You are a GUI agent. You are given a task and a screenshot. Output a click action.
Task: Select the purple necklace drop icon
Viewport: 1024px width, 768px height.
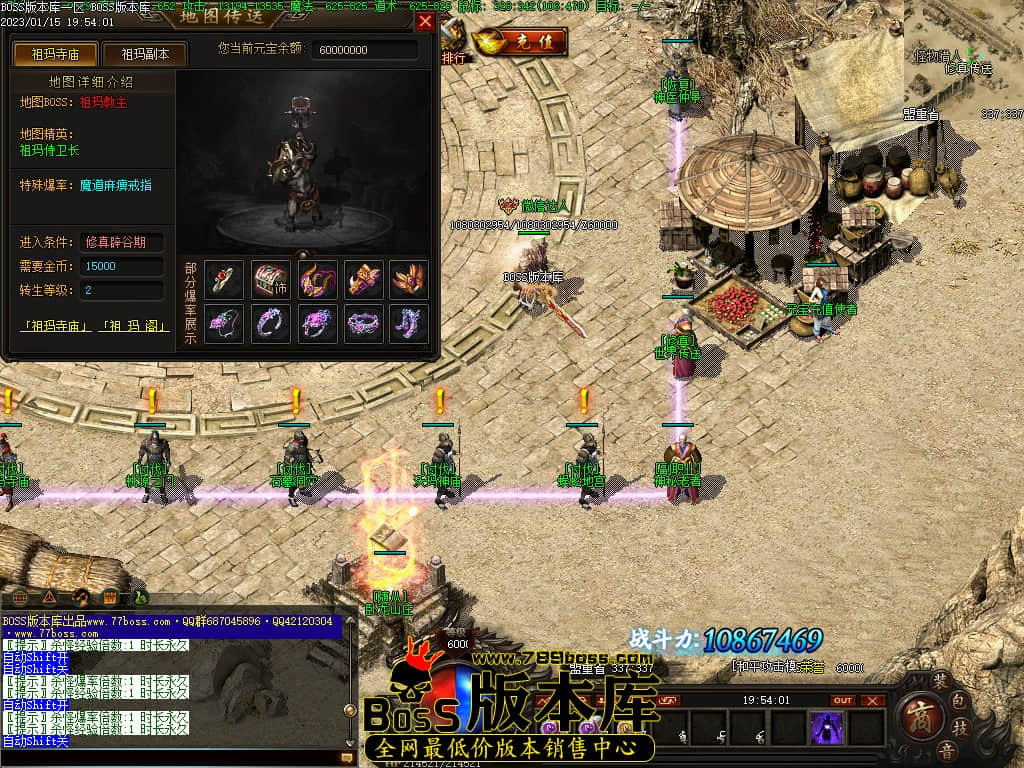(x=225, y=324)
